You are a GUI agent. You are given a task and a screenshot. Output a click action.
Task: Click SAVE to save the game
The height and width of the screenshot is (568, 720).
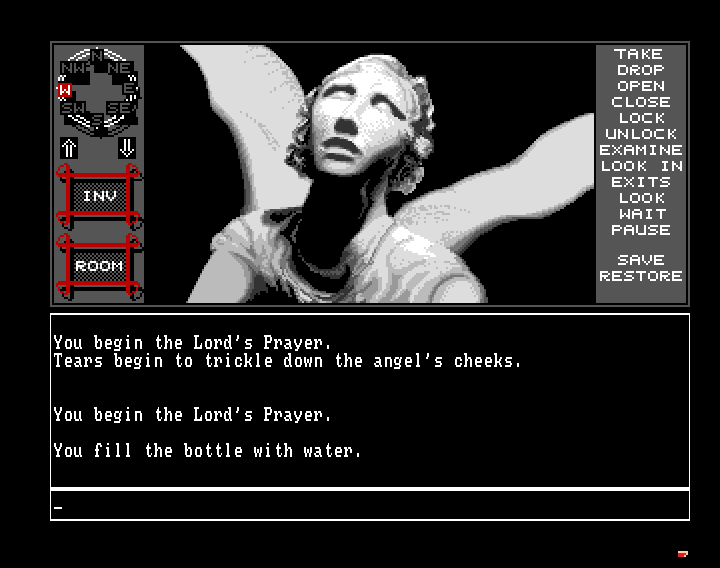tap(640, 260)
